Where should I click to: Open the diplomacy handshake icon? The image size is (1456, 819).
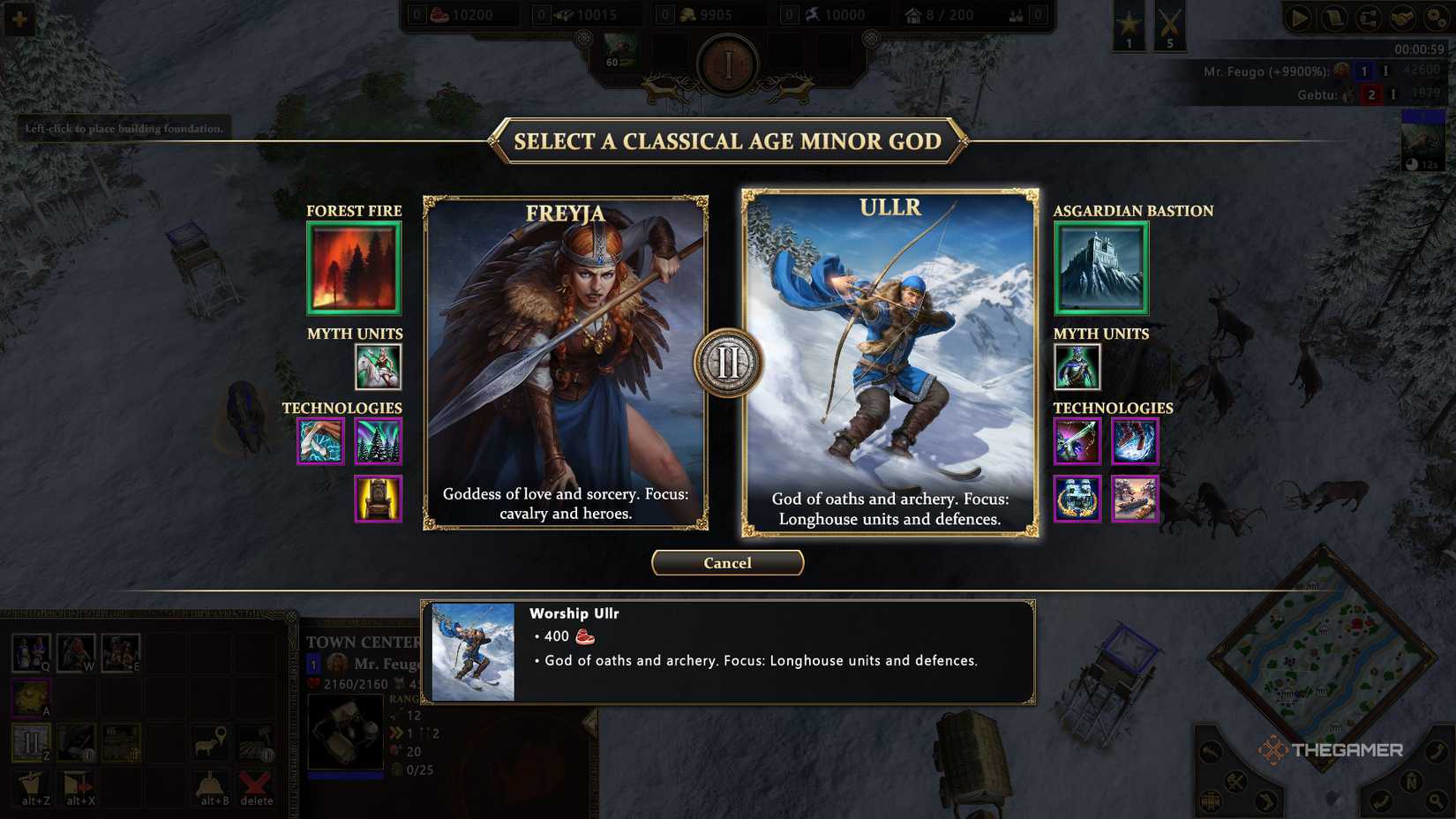[x=1402, y=18]
